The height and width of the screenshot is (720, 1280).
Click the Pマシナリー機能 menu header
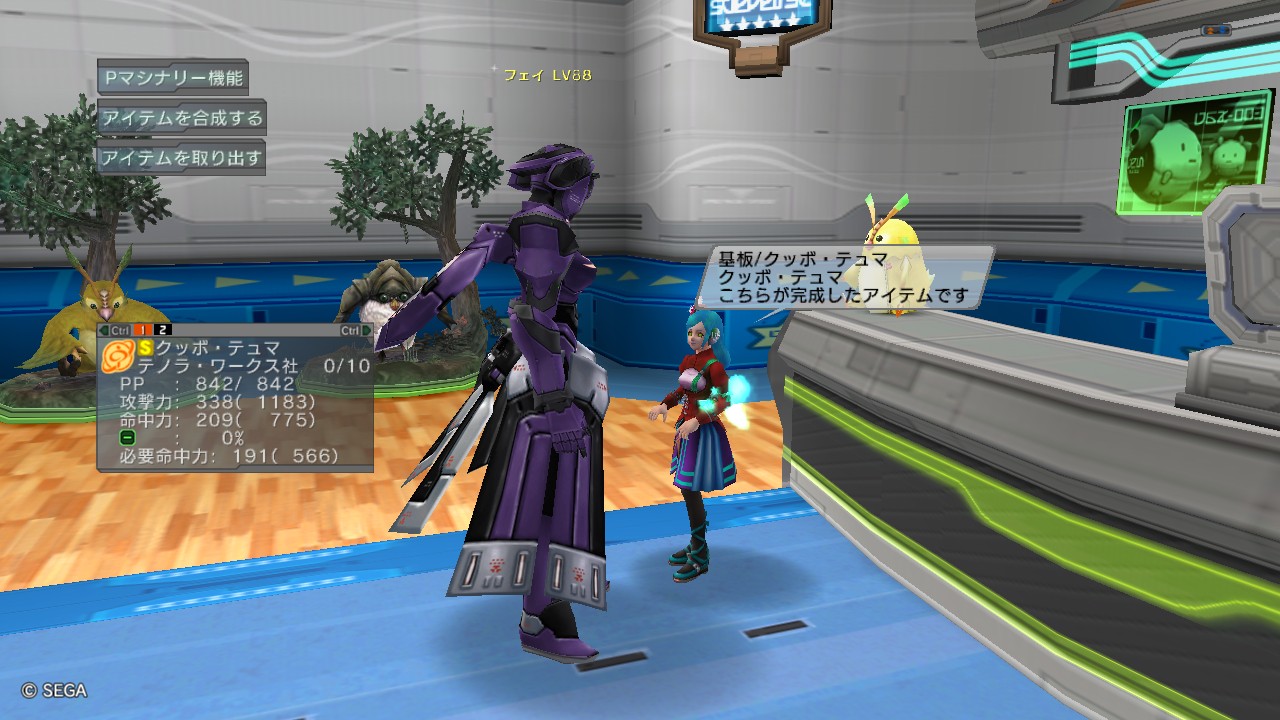(x=172, y=77)
